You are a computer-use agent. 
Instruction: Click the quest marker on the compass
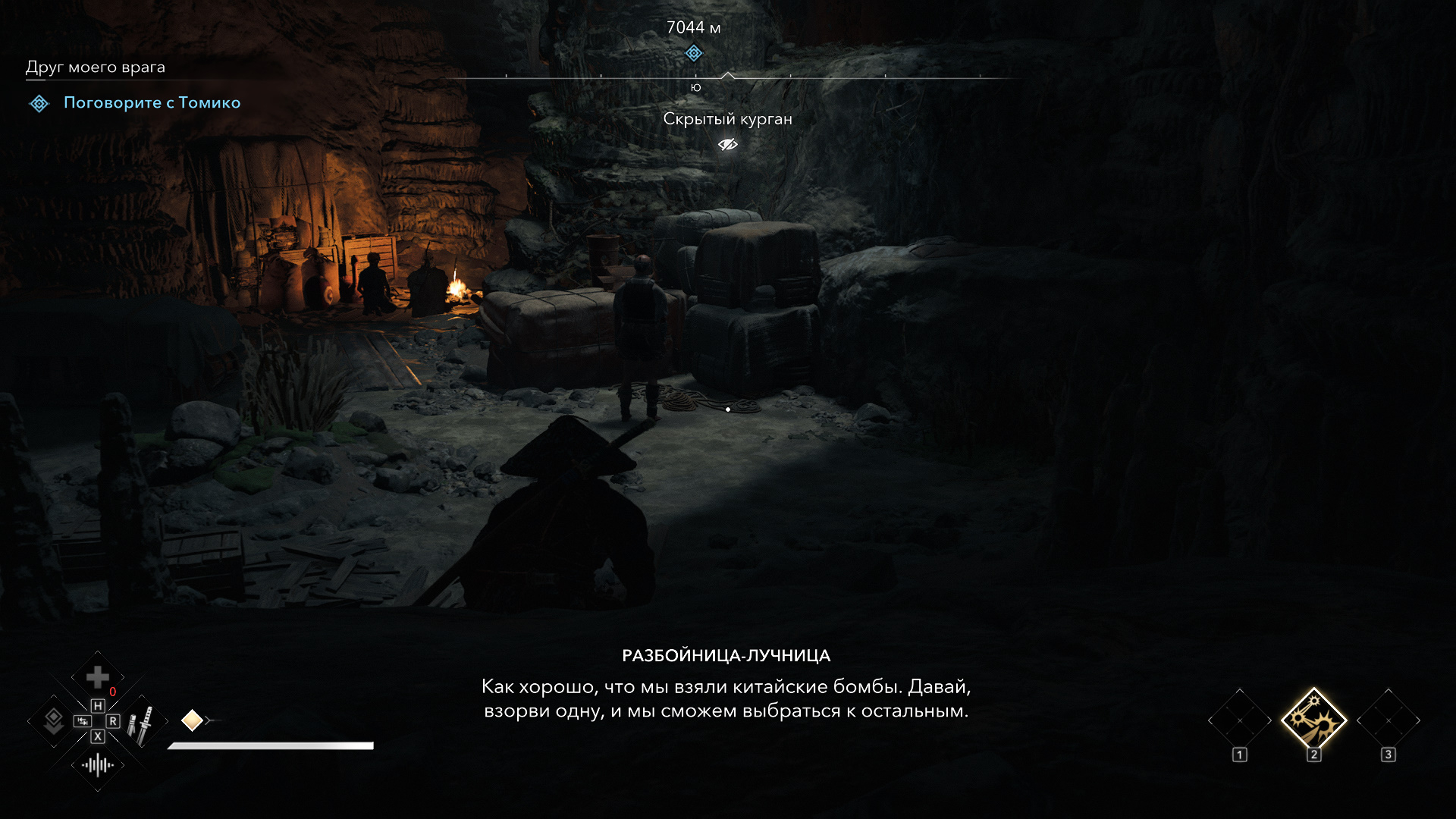[x=693, y=53]
